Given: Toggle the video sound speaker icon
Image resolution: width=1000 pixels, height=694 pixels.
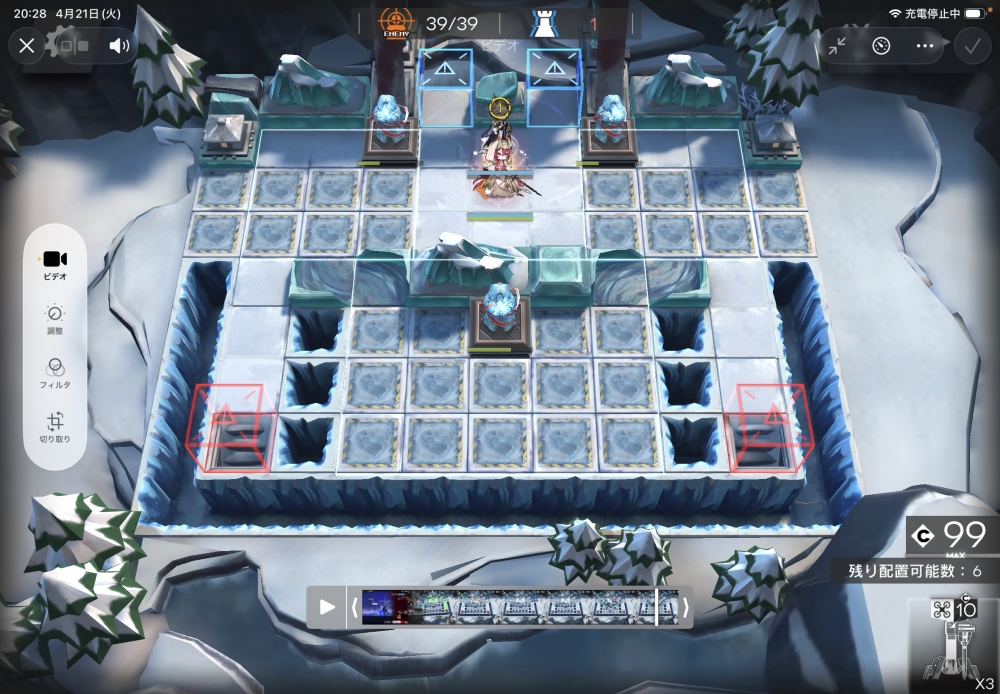Looking at the screenshot, I should [x=119, y=46].
